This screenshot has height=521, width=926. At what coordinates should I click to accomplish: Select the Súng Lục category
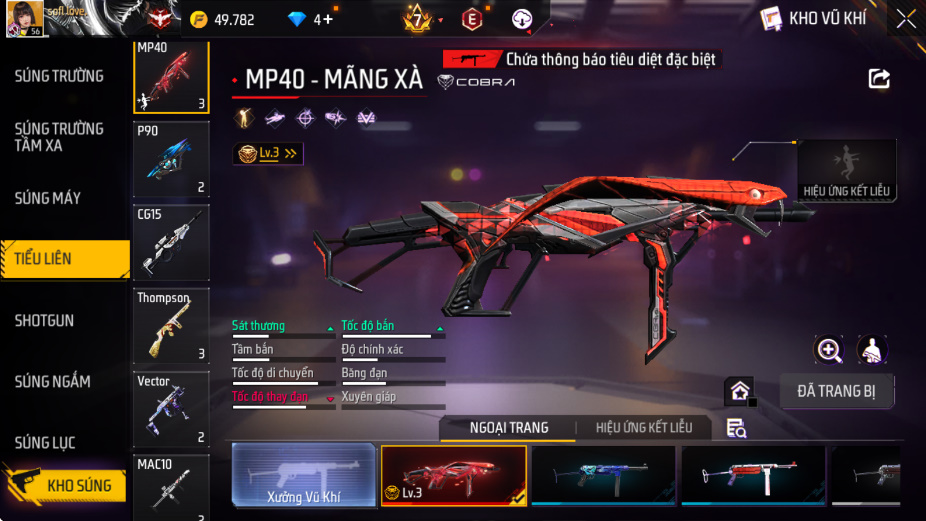tap(45, 442)
